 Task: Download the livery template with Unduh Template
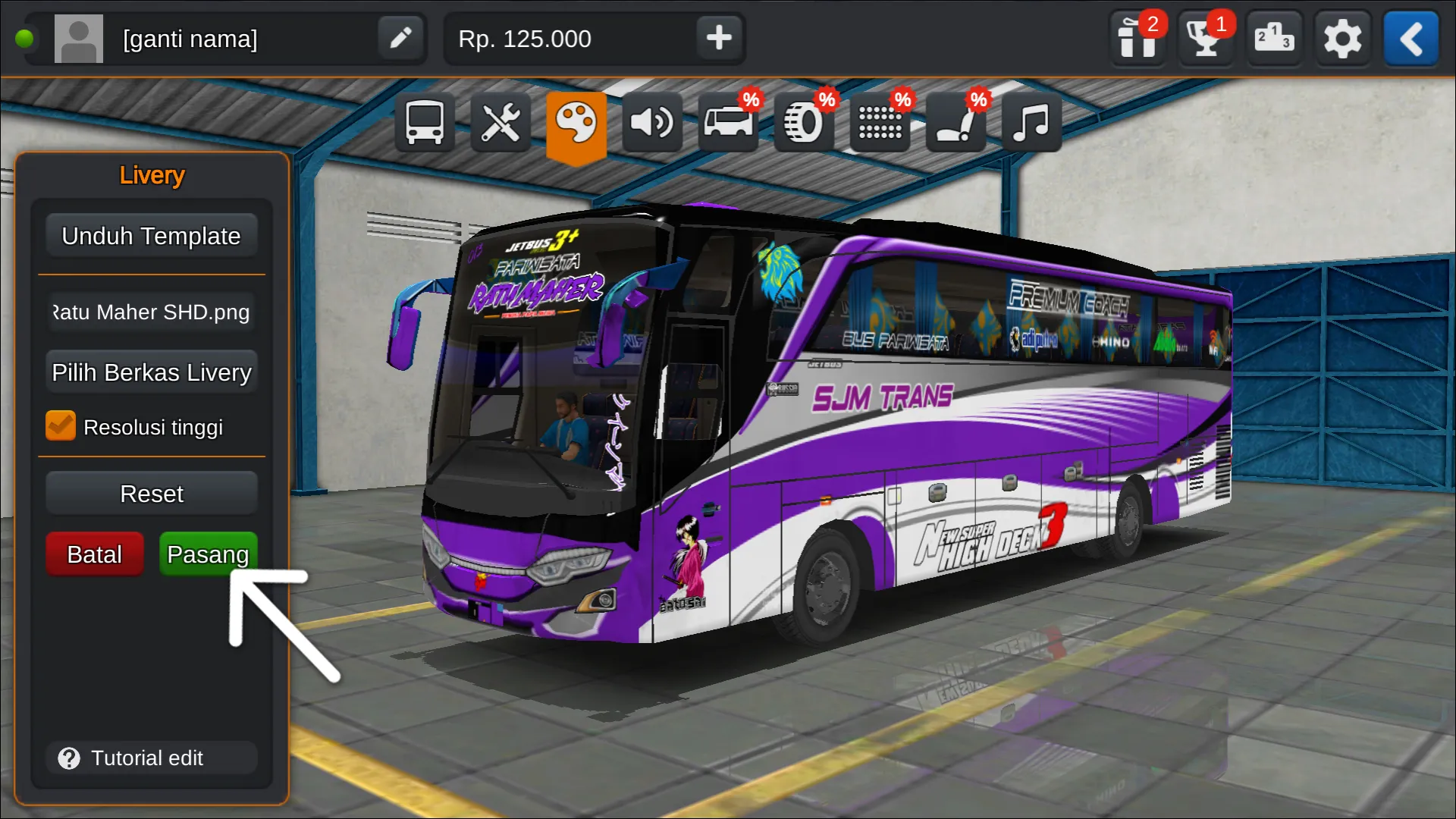[151, 236]
